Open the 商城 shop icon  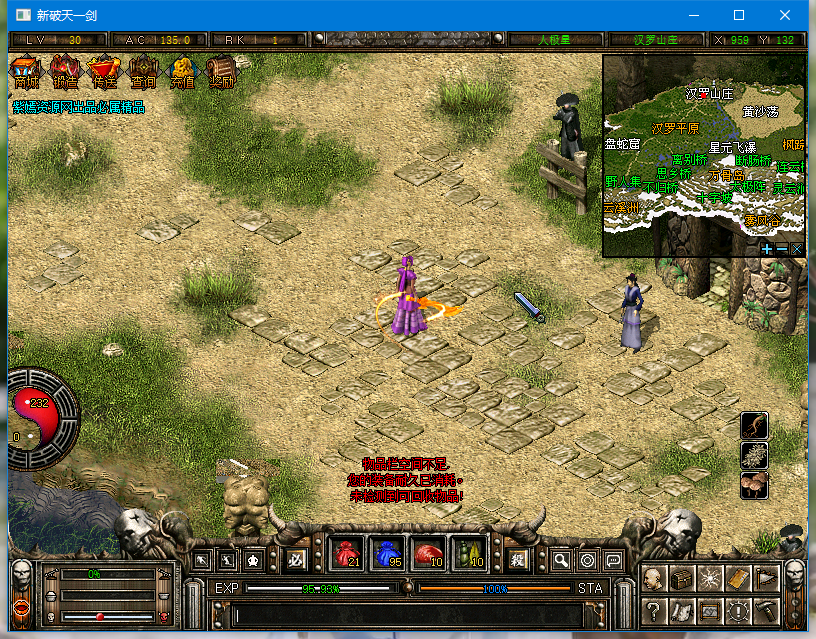click(x=26, y=72)
